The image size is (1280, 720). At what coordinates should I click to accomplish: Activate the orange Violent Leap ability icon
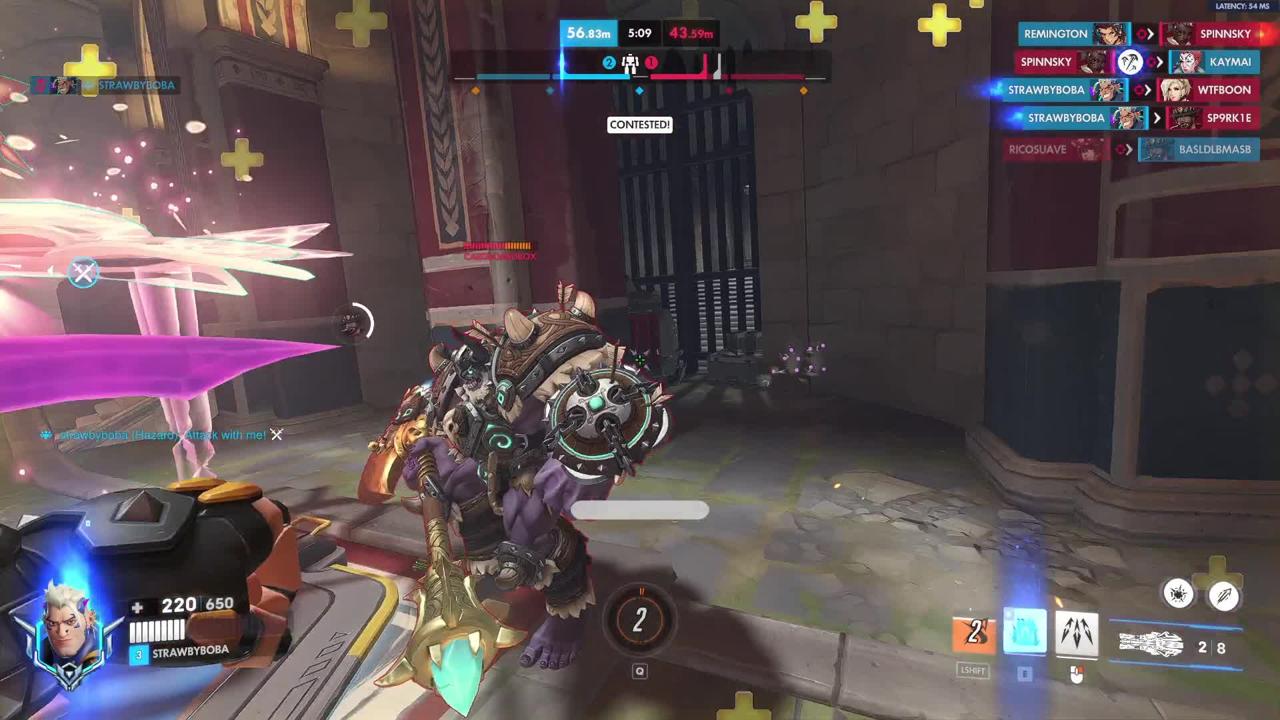pos(974,634)
